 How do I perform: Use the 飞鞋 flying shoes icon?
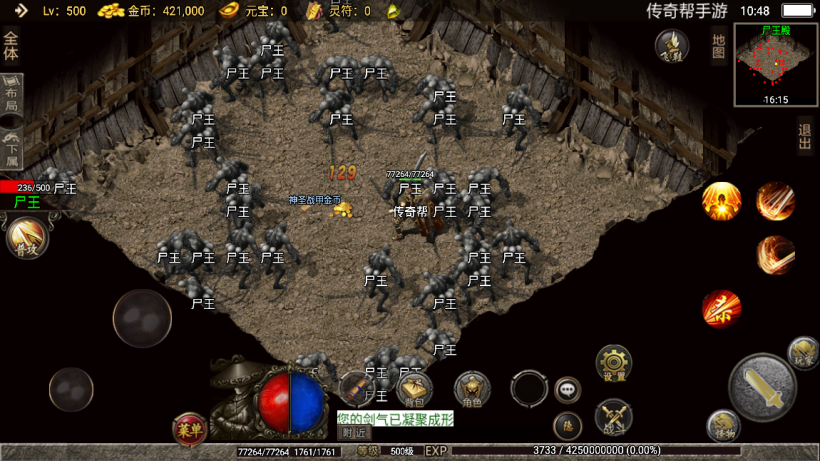pos(672,45)
